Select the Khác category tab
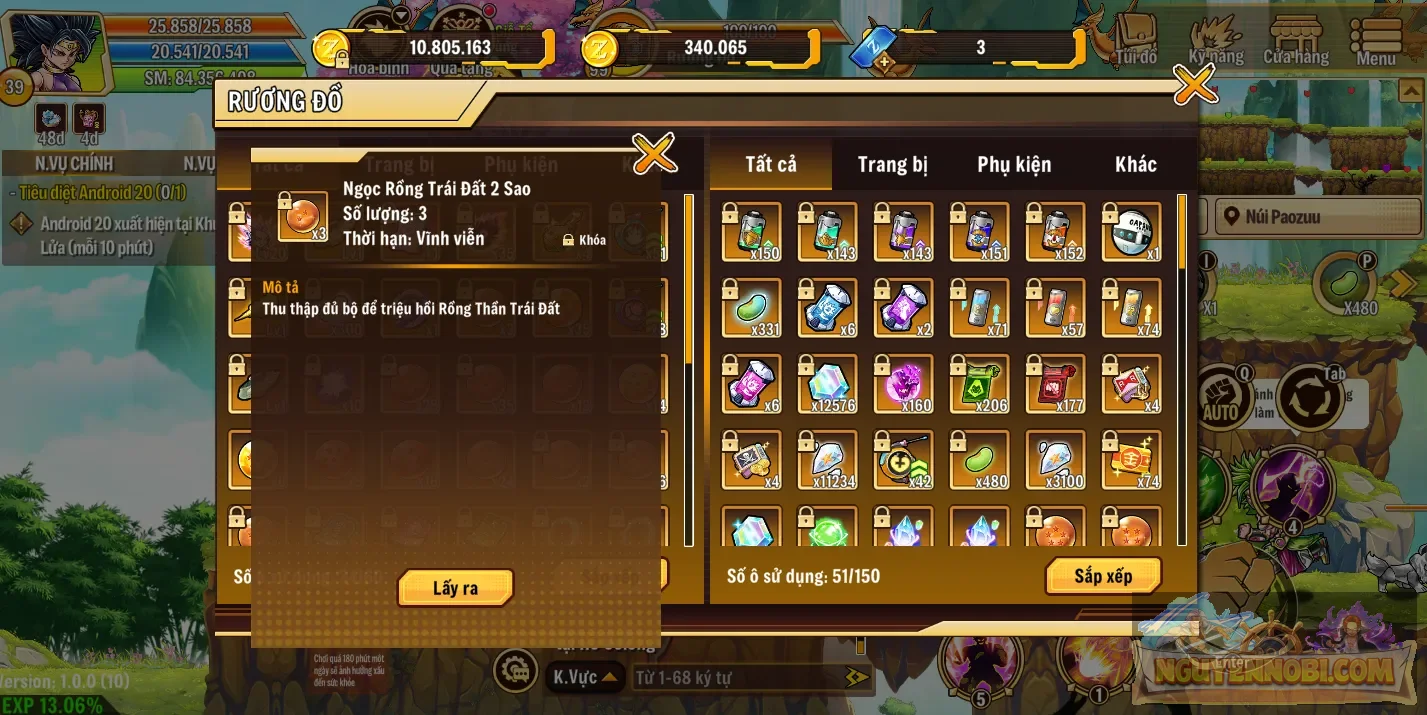The image size is (1427, 715). click(1135, 165)
